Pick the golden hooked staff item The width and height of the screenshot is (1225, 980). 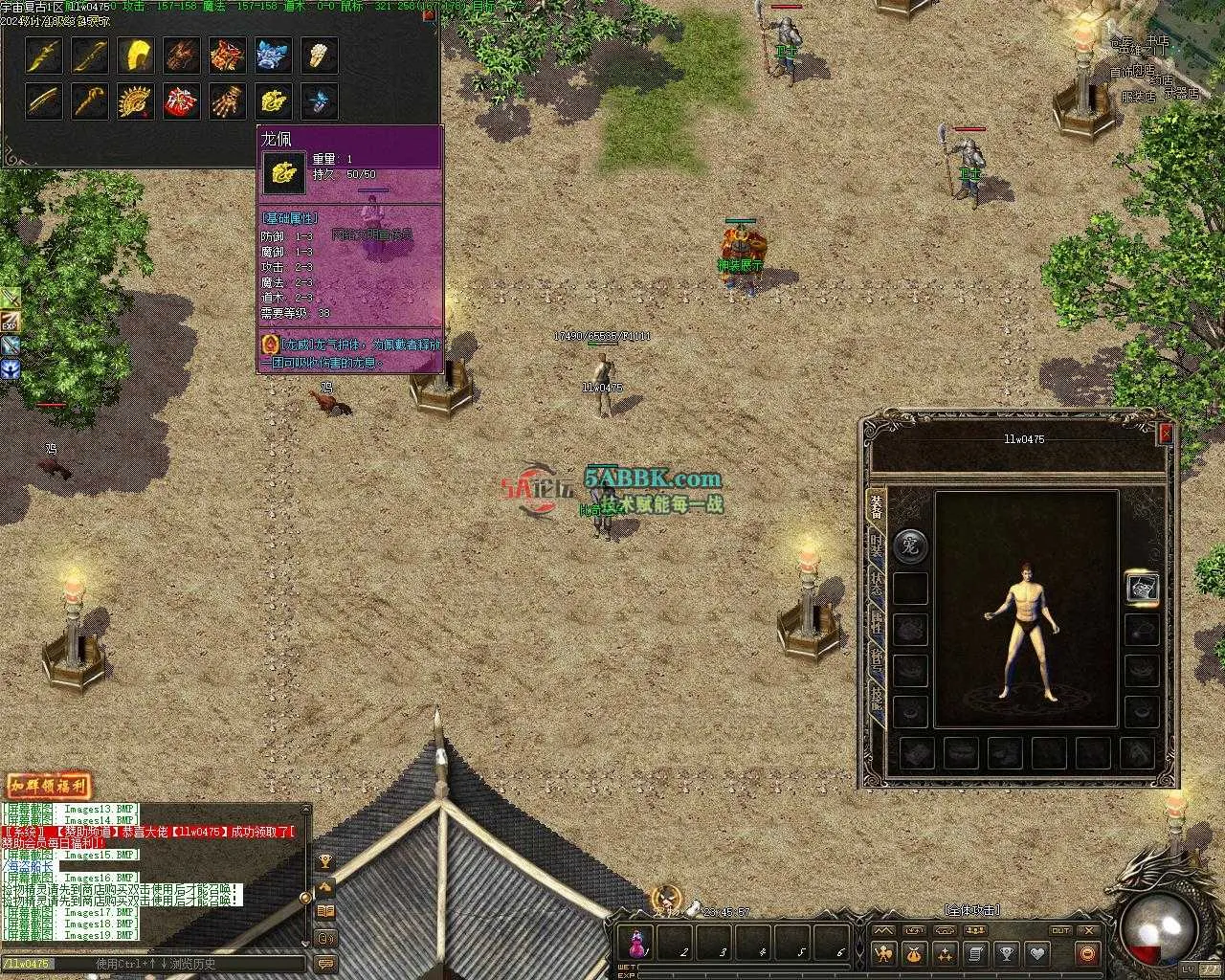tap(90, 100)
